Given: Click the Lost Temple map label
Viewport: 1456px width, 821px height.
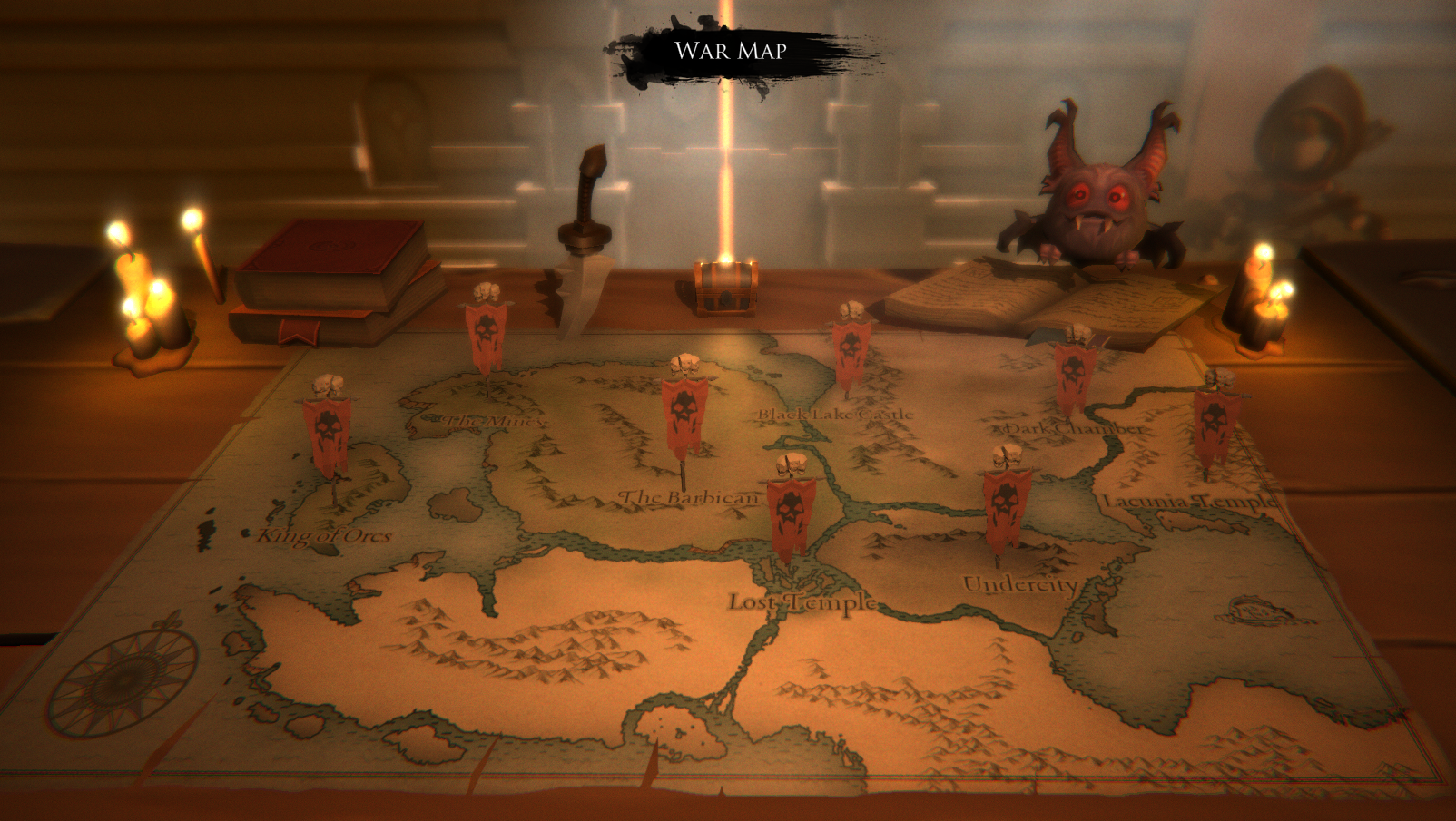Looking at the screenshot, I should pos(802,601).
